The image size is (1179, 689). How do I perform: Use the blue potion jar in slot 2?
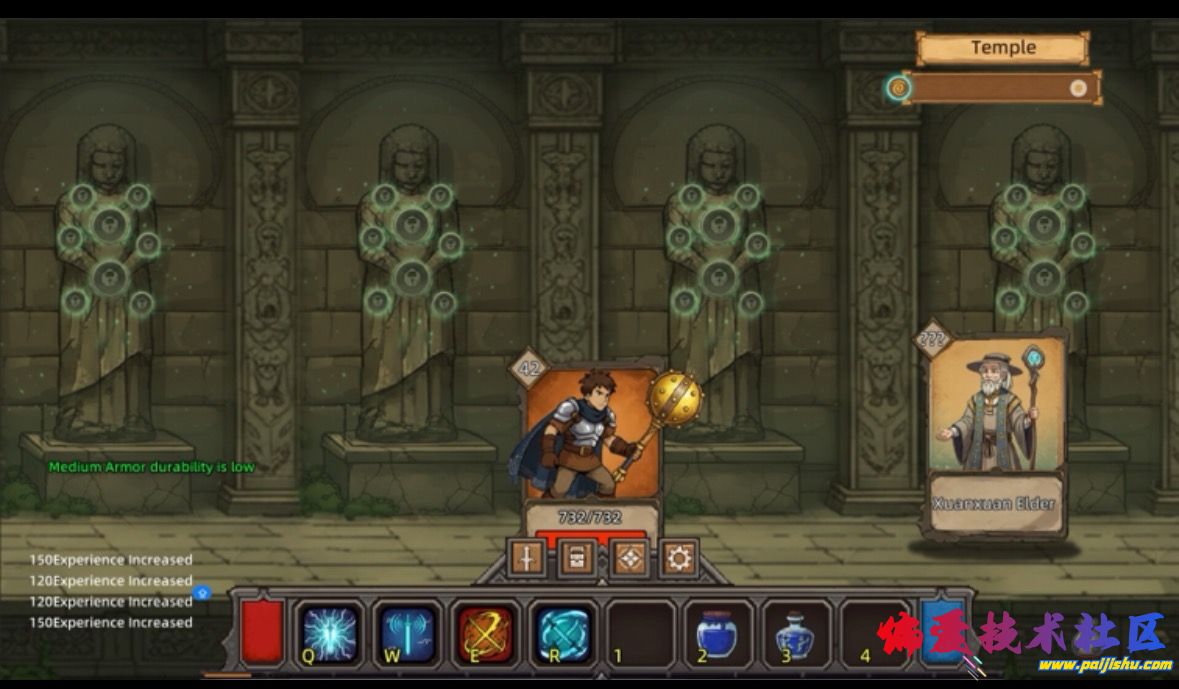click(718, 635)
